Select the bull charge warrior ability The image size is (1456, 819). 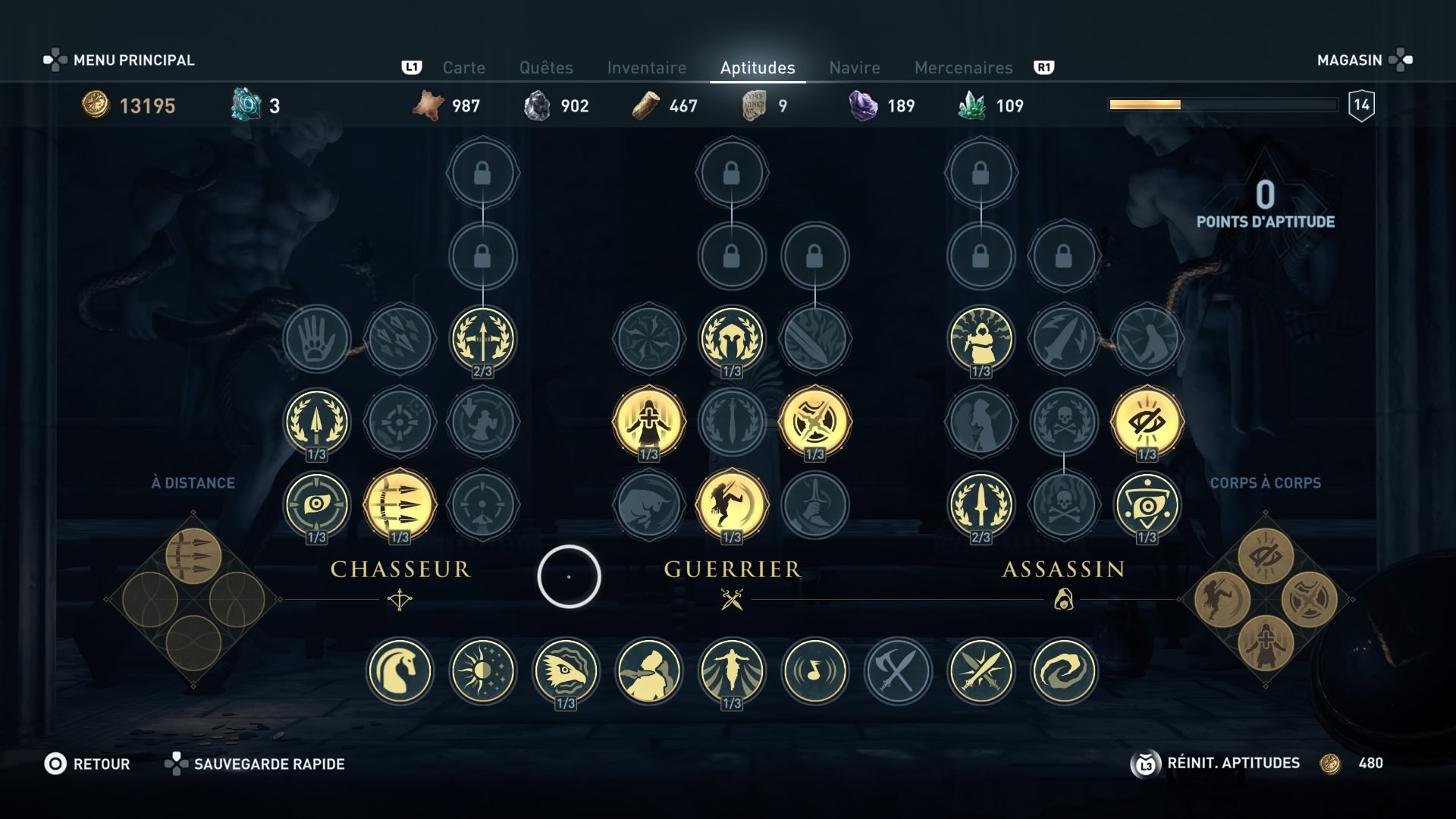pos(648,504)
